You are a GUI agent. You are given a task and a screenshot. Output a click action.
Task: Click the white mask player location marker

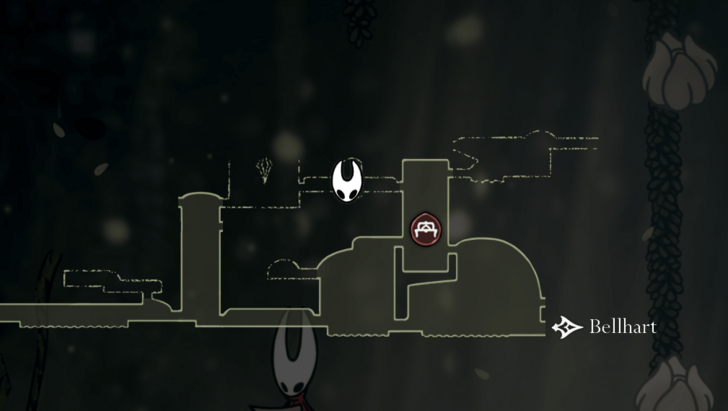click(348, 180)
